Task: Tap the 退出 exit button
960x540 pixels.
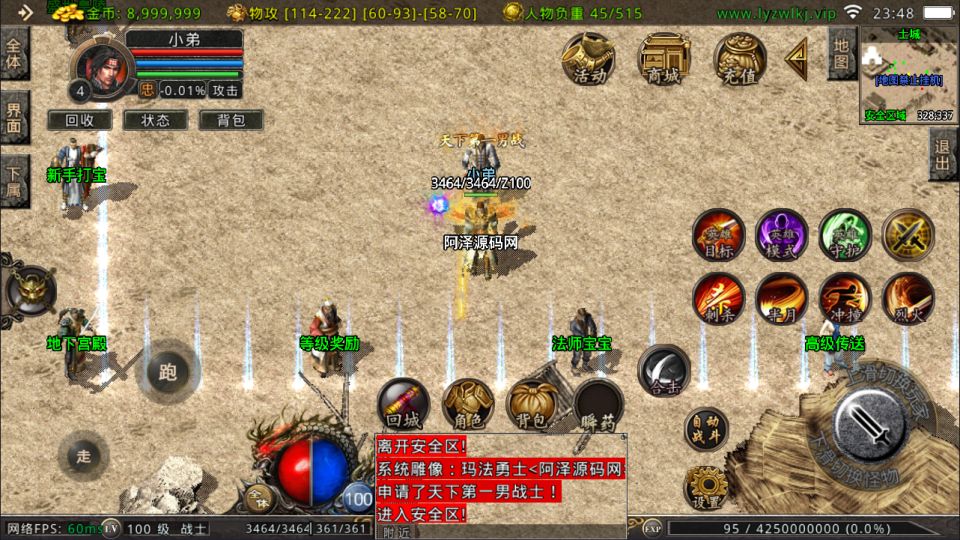Action: (943, 155)
